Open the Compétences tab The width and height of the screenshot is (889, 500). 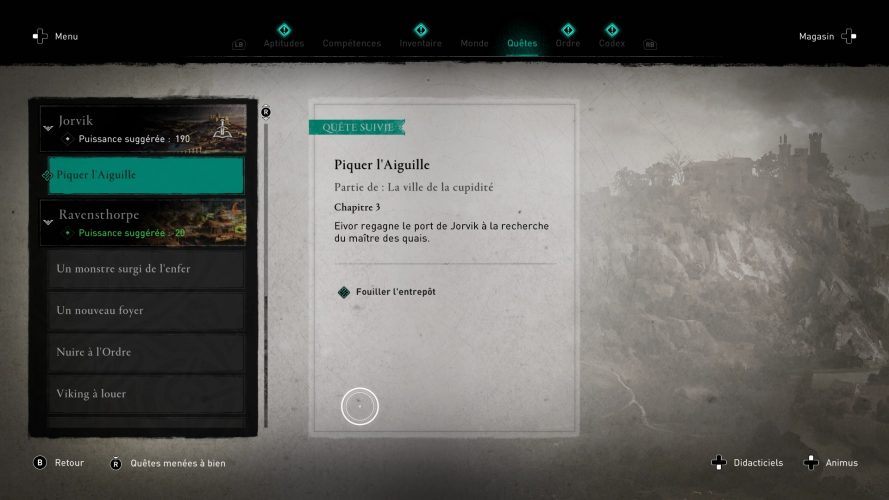tap(351, 43)
